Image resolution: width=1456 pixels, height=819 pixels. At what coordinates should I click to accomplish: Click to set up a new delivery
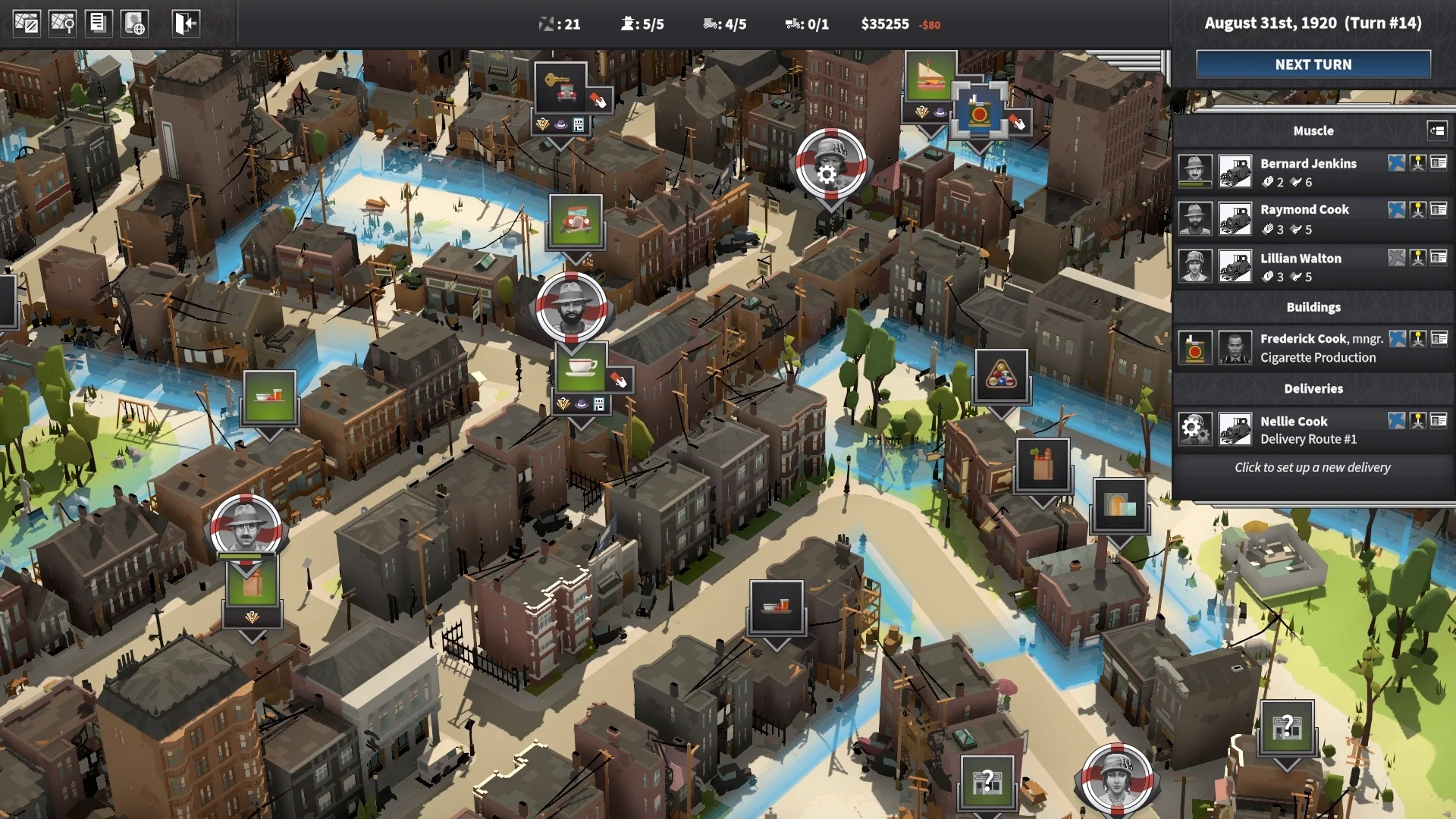[1312, 468]
